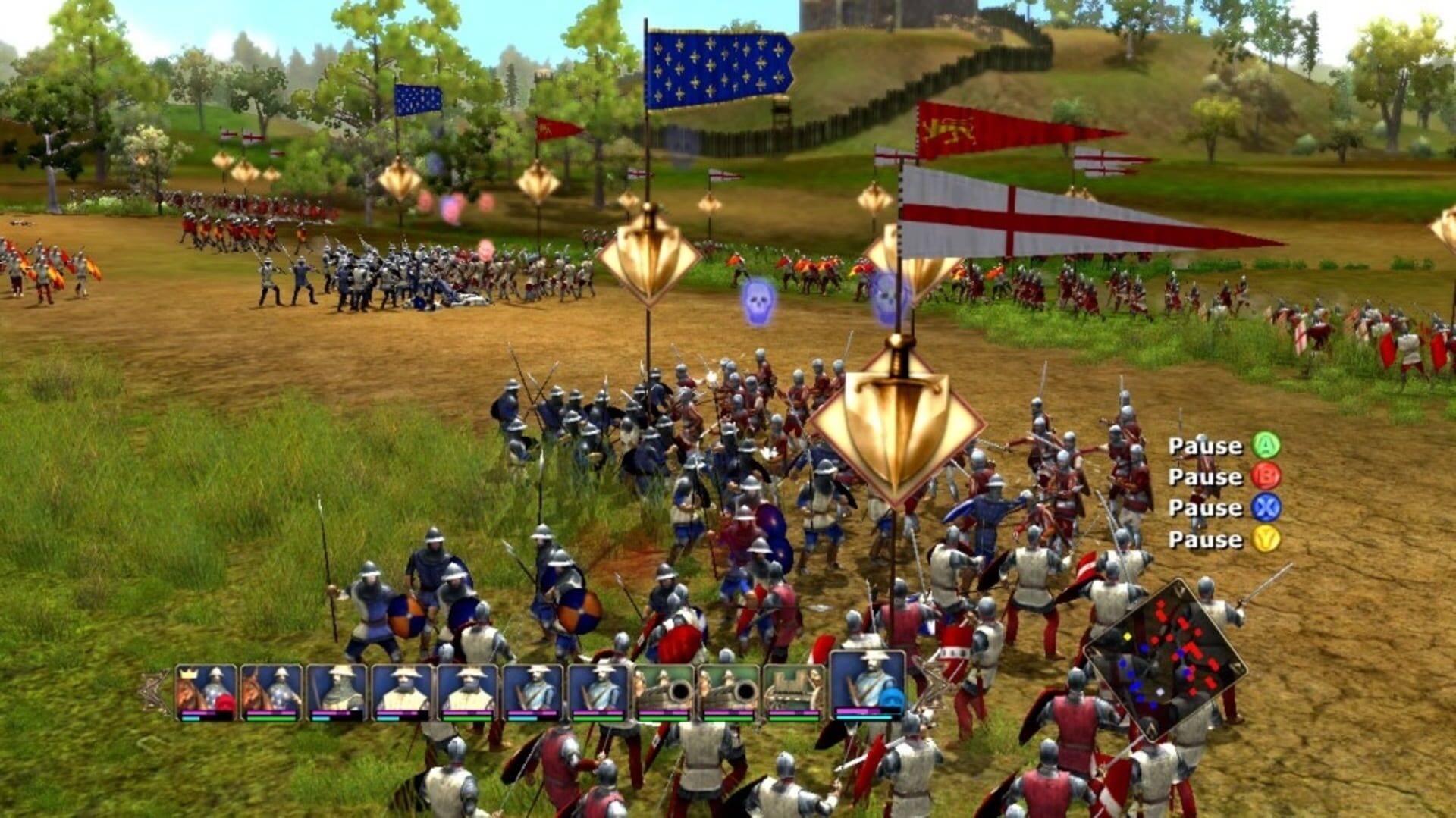1456x818 pixels.
Task: Select the siege castle unit icon
Action: click(792, 688)
